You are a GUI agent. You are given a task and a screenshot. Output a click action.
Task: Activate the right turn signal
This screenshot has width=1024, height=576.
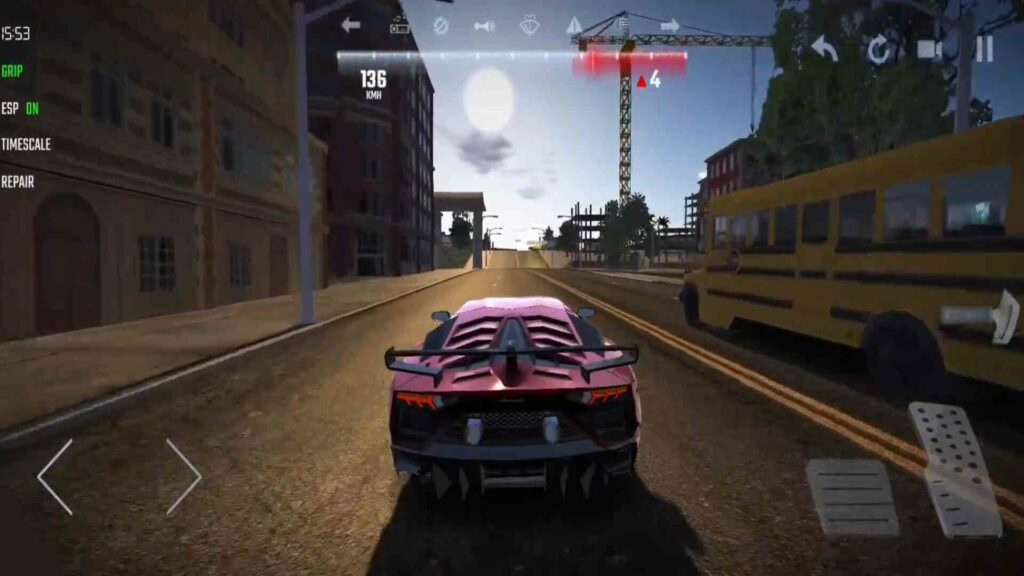(669, 25)
